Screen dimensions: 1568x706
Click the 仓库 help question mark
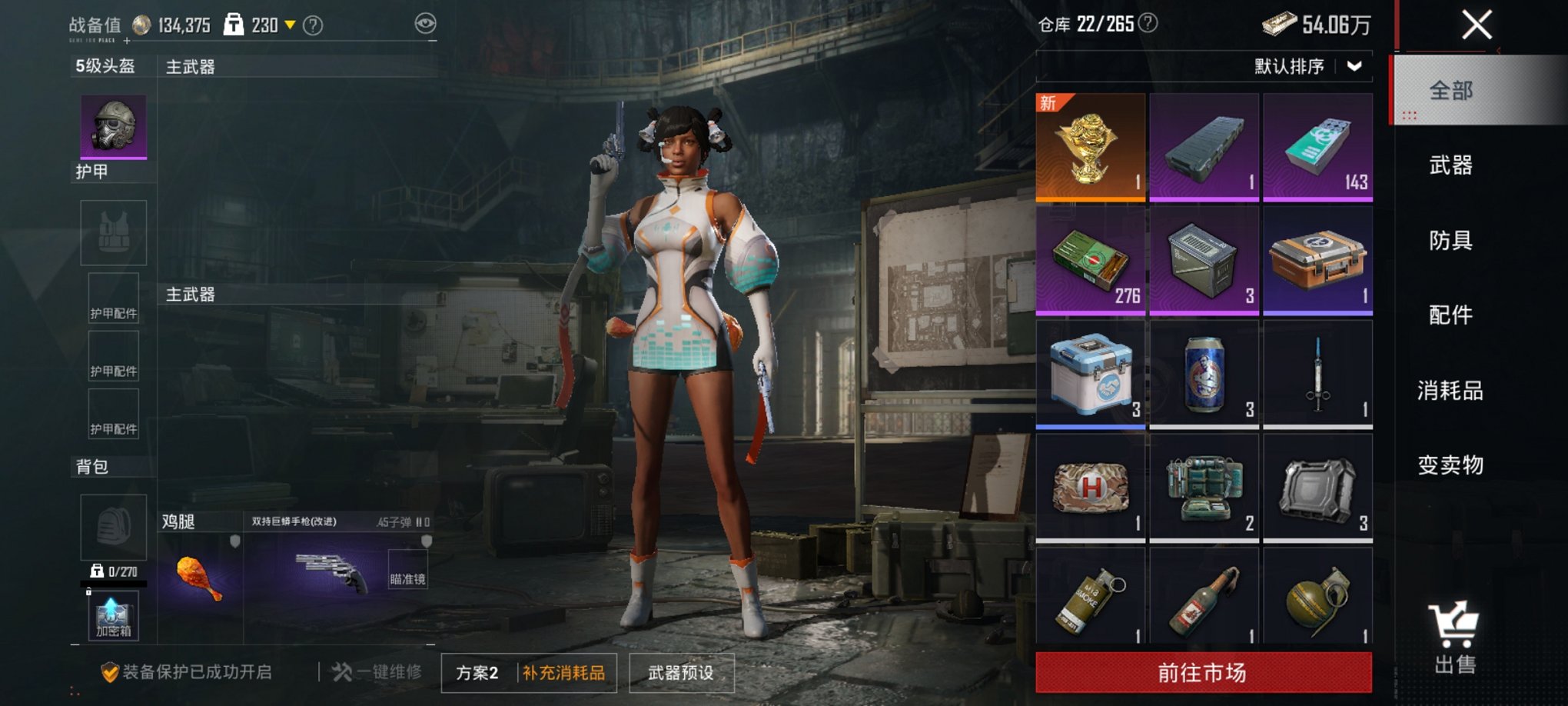click(x=1149, y=24)
